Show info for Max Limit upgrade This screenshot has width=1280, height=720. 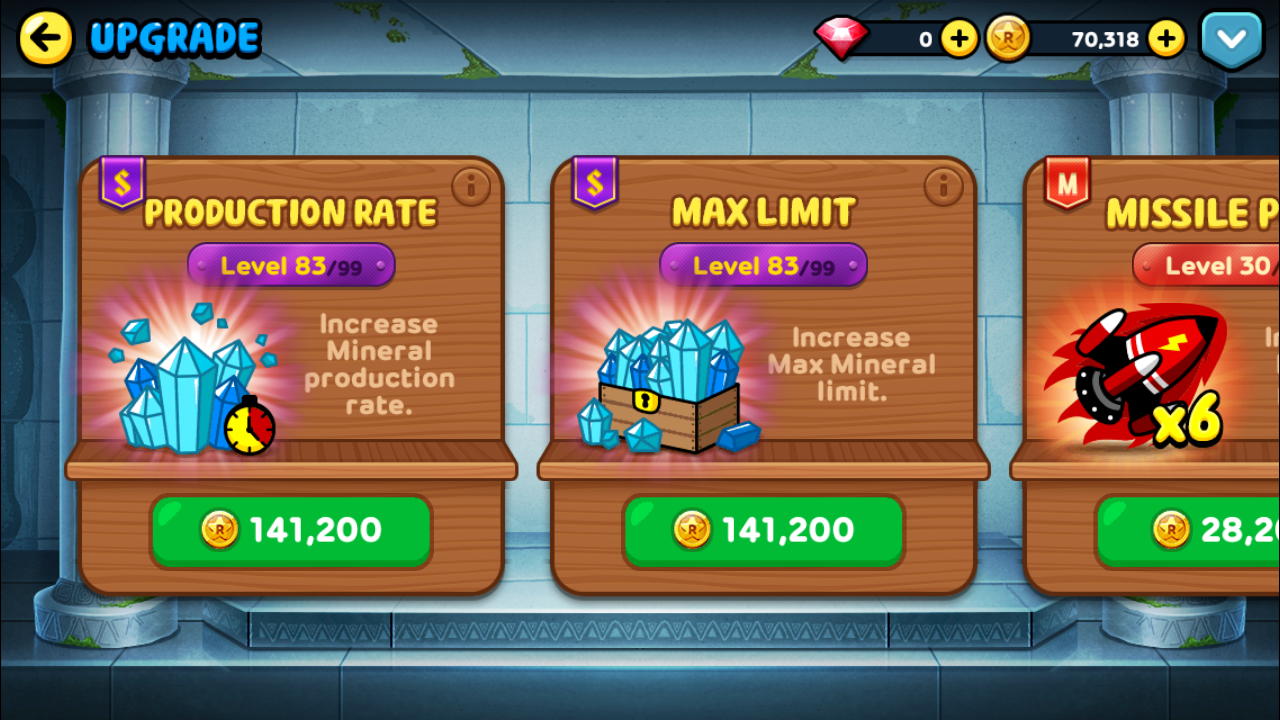tap(941, 185)
